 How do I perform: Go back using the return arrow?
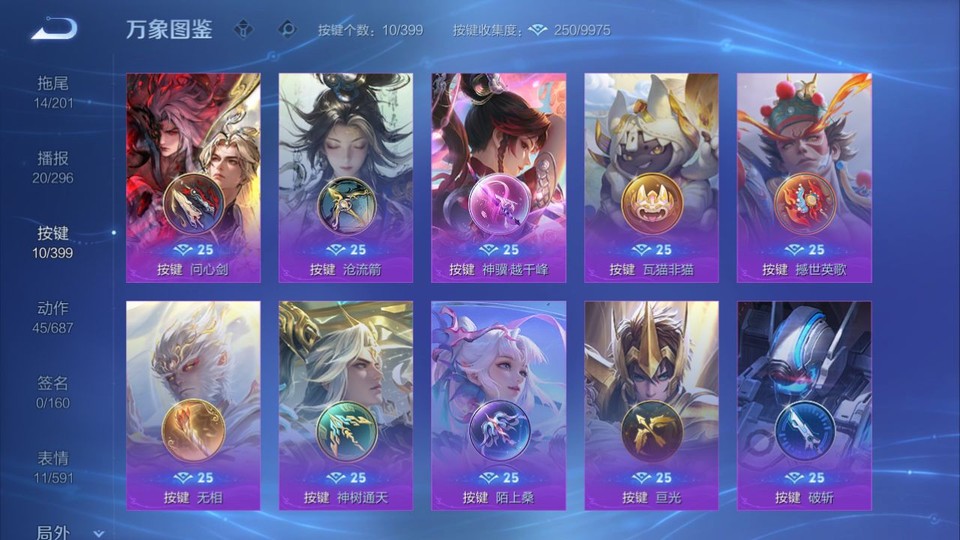54,30
